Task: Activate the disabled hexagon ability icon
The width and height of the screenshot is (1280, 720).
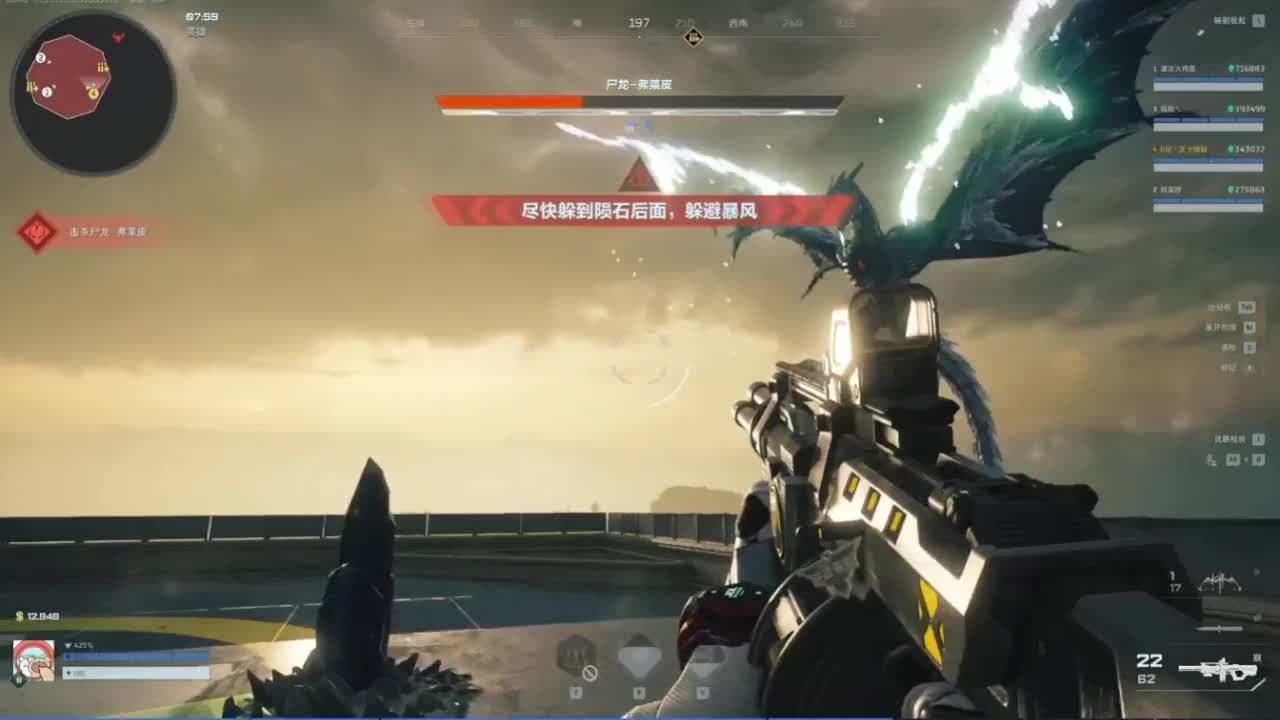Action: 576,658
